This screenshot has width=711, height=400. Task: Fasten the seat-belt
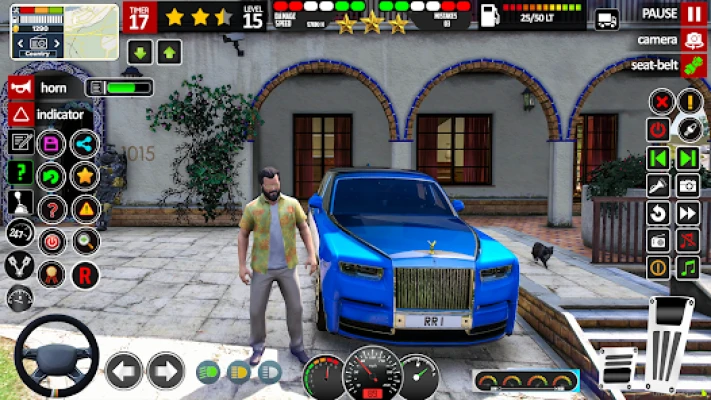point(694,65)
